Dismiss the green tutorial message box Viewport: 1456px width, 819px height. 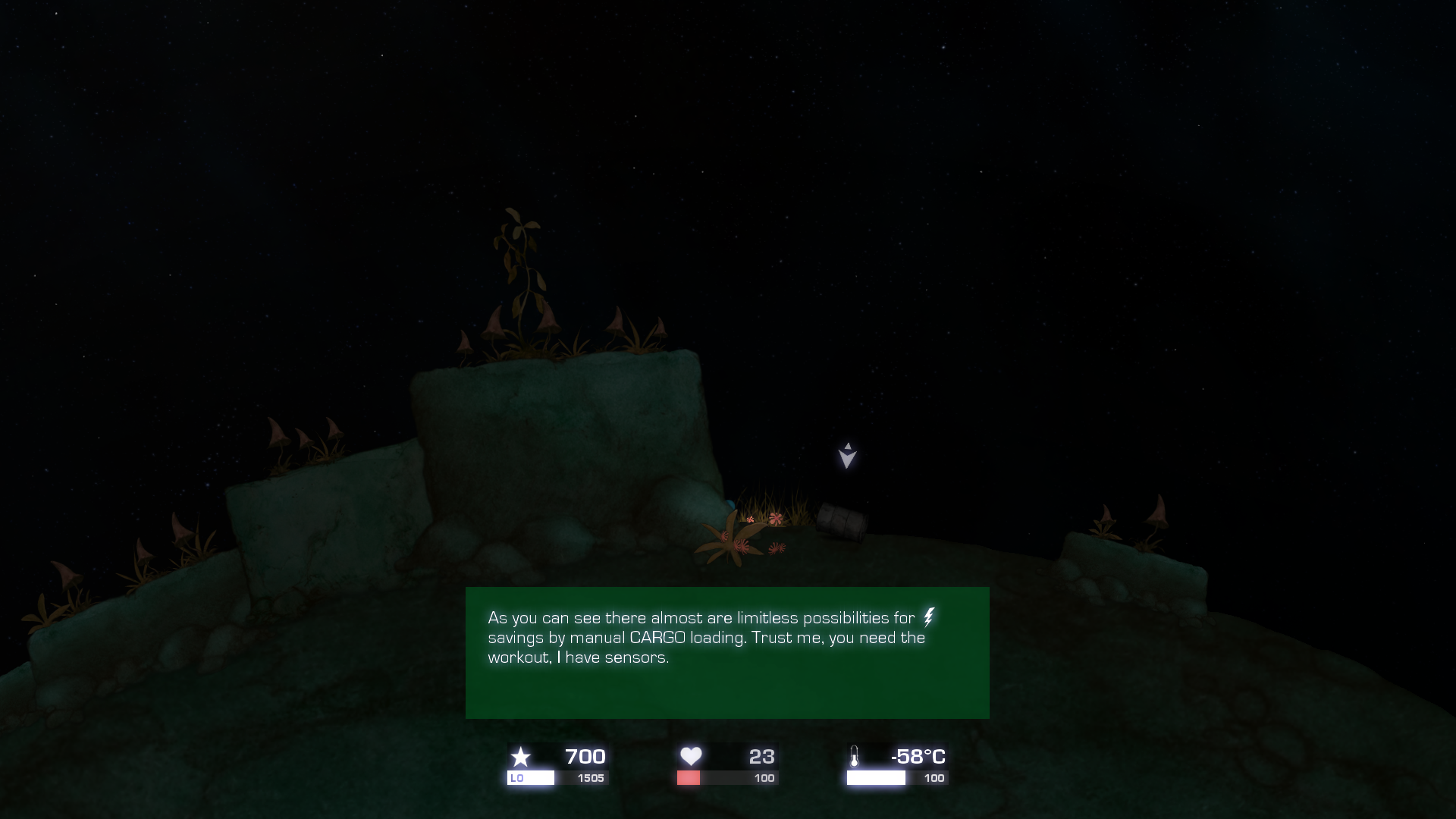[727, 652]
